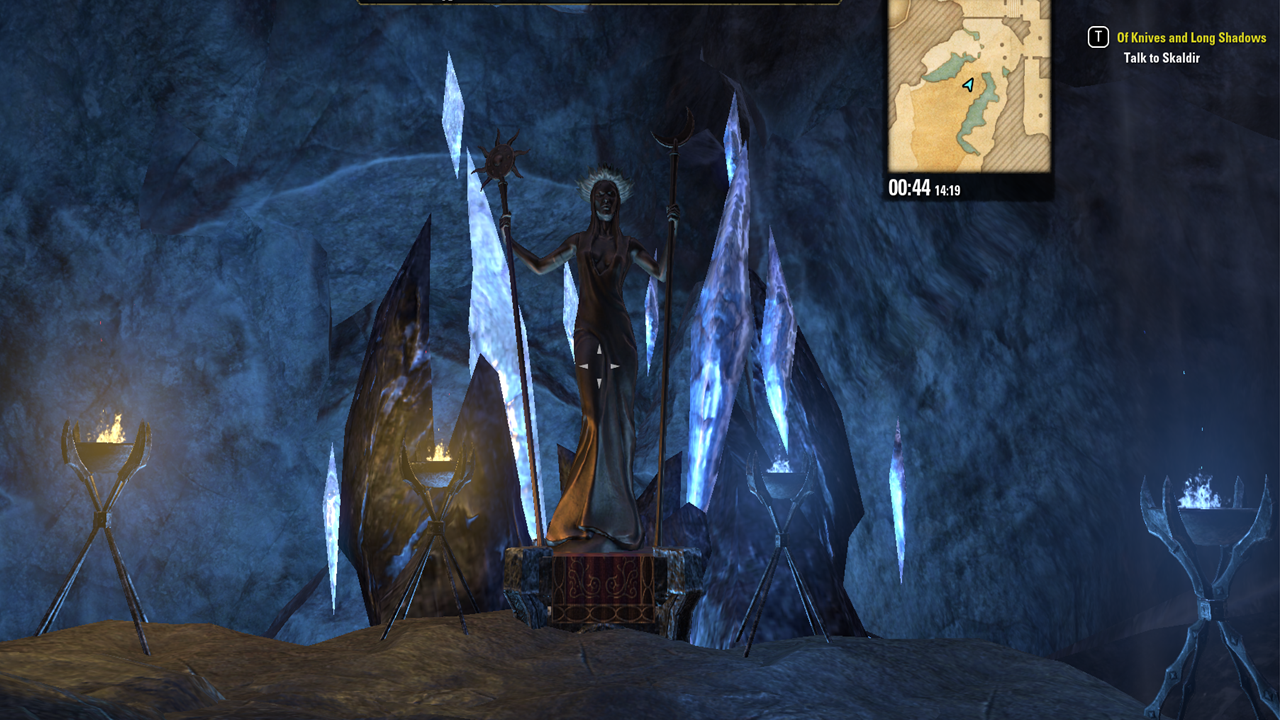Click the objective text 'Talk to Skaldir'
Viewport: 1280px width, 720px height.
click(1163, 58)
